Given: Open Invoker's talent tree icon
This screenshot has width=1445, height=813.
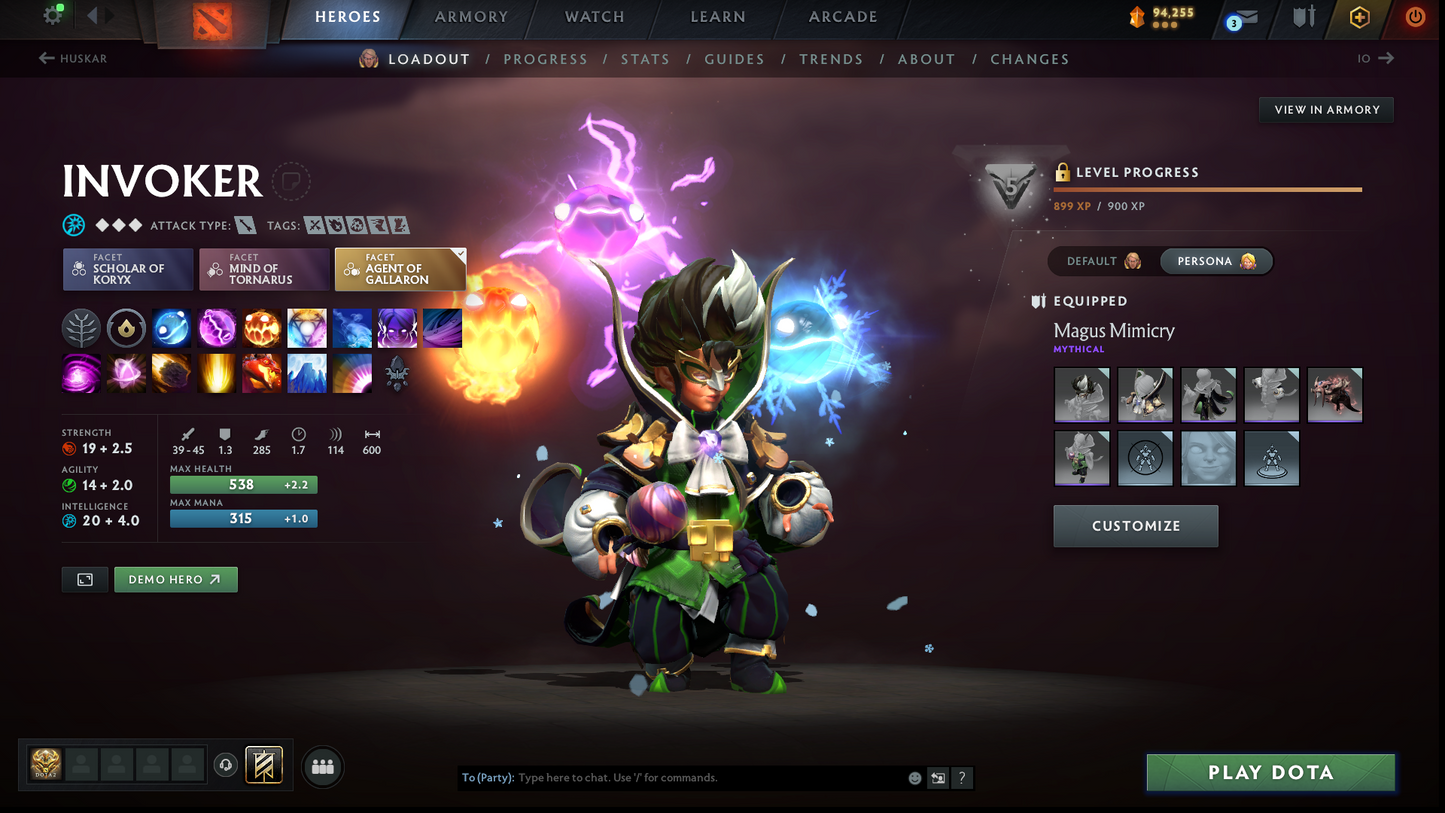Looking at the screenshot, I should (x=81, y=328).
